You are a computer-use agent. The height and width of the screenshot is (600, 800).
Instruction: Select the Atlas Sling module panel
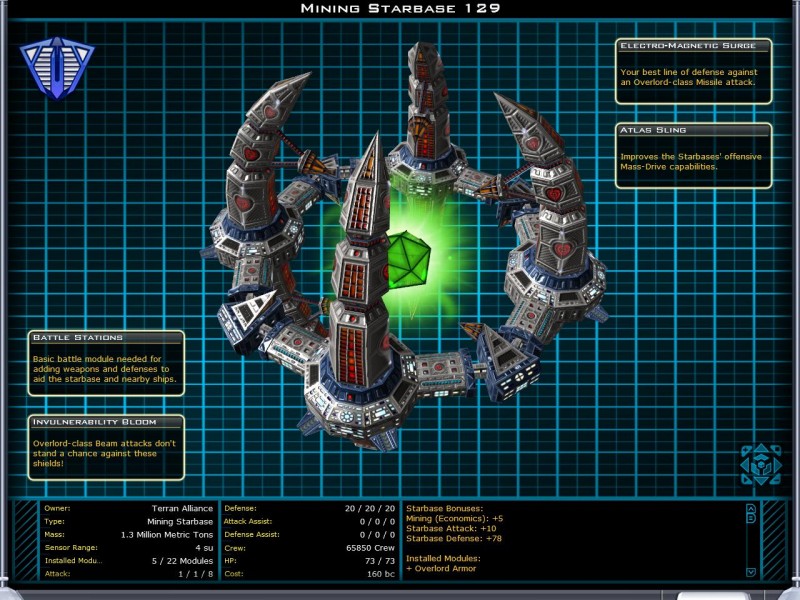pyautogui.click(x=694, y=155)
